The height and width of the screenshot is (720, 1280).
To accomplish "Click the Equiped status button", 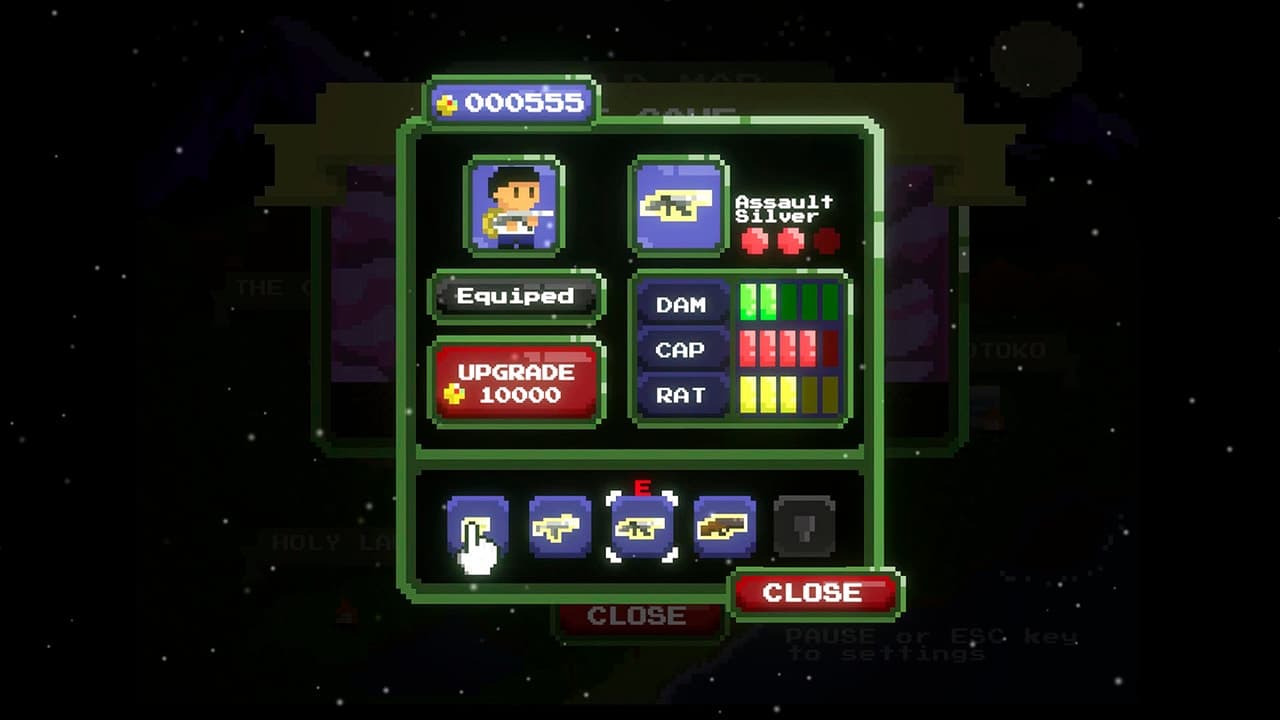I will coord(514,297).
